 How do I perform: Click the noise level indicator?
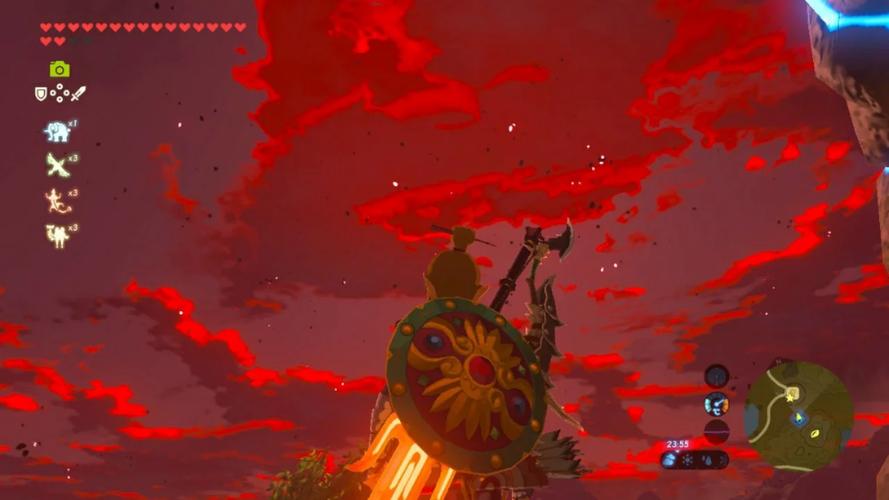click(716, 431)
